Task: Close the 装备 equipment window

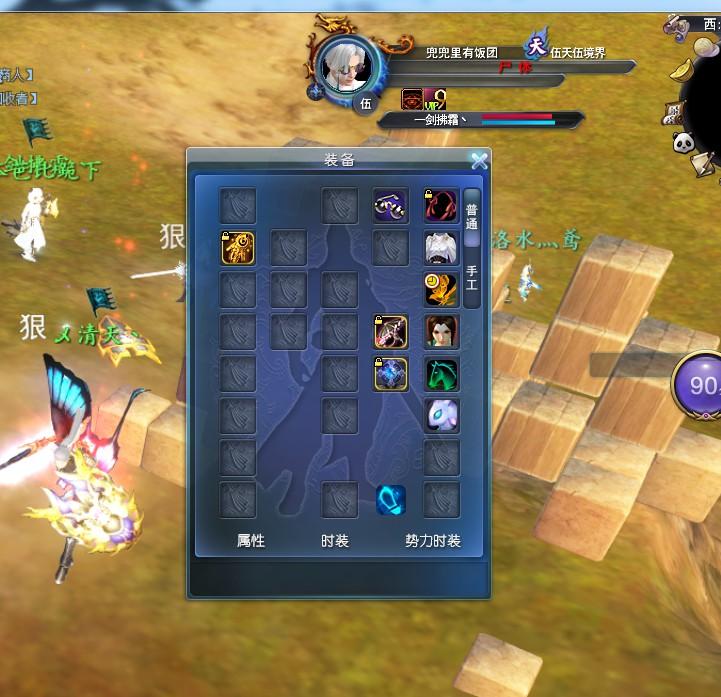Action: pos(479,160)
